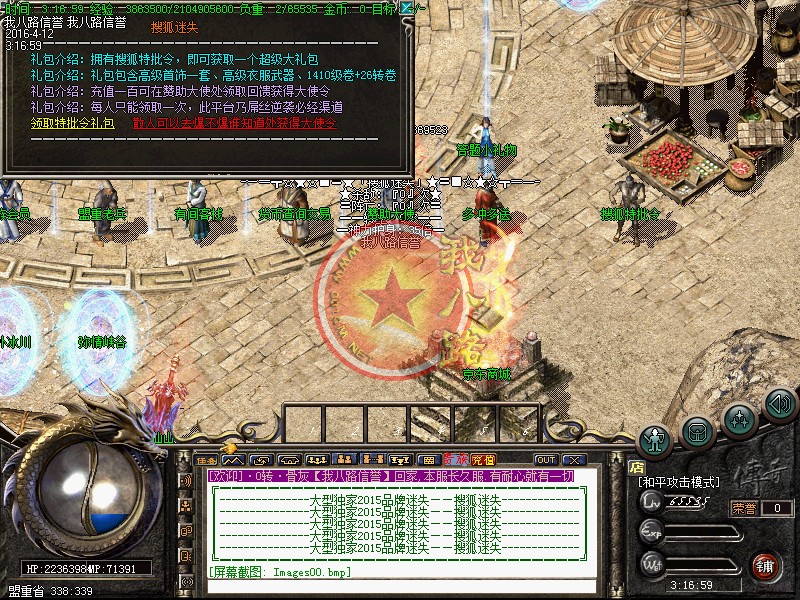Close the NPC gift pack dialog
Image resolution: width=800 pixels, height=600 pixels.
pos(406,8)
